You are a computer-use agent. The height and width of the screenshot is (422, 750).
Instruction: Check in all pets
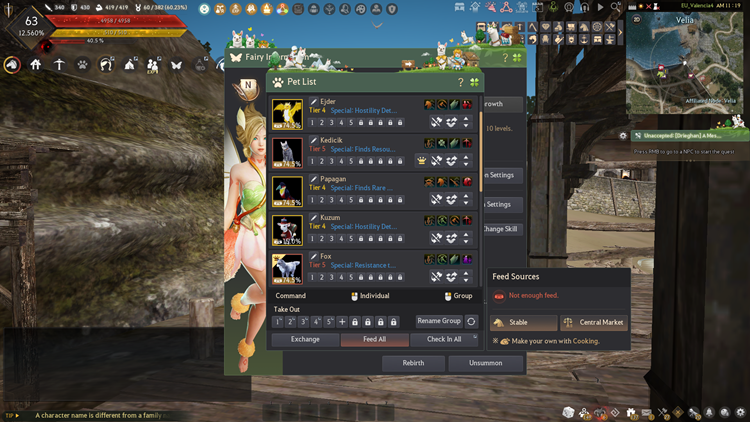[x=444, y=339]
